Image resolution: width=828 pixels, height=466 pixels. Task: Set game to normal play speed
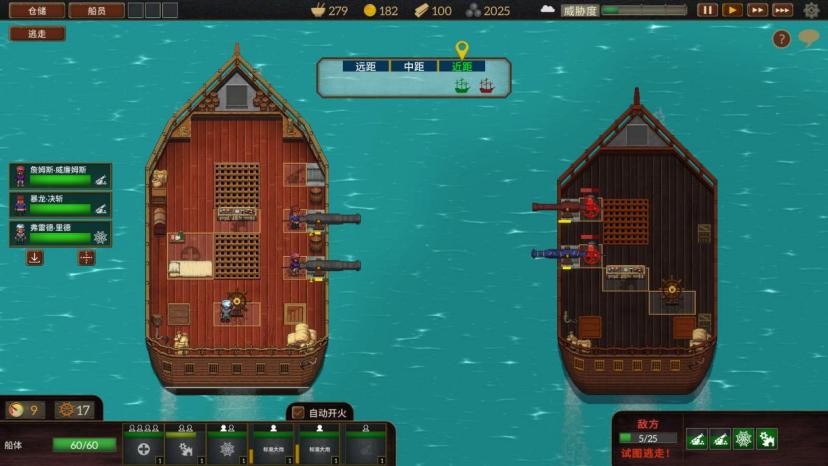pos(733,10)
